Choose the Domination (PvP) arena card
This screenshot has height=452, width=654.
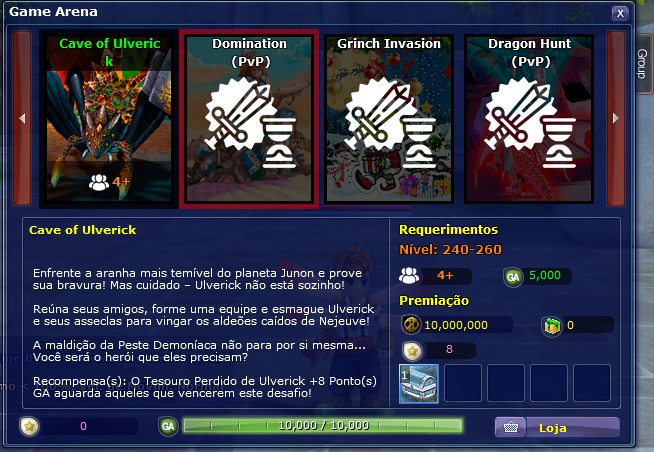pos(249,118)
